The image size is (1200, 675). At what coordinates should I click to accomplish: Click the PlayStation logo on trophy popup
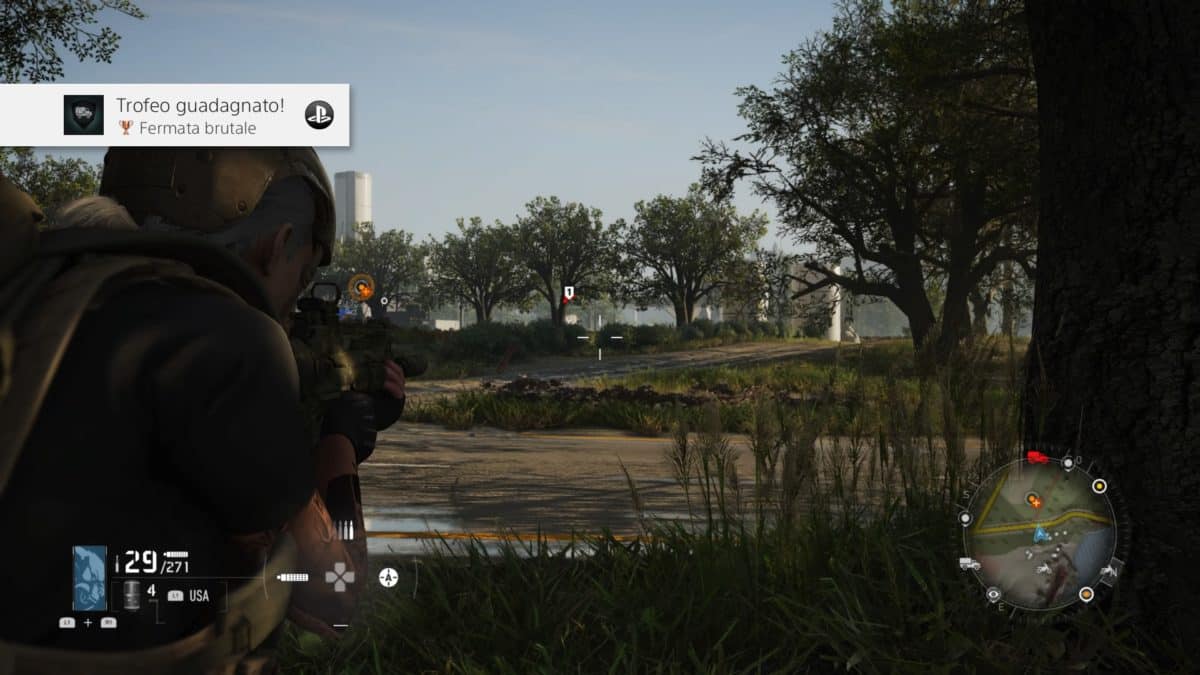click(x=319, y=115)
